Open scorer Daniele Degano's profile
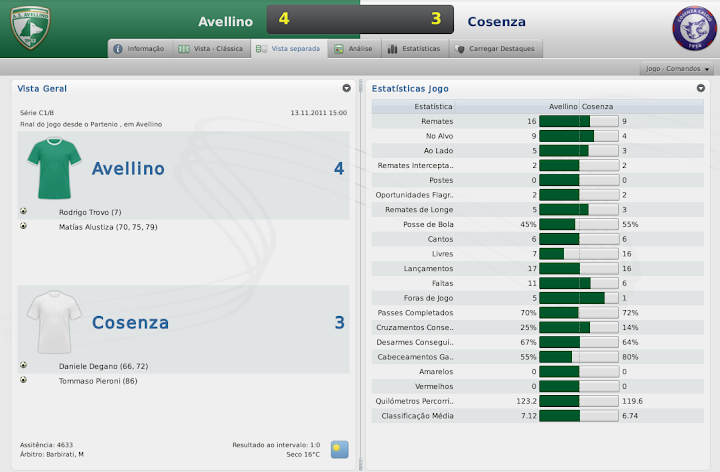720x472 pixels. 103,366
